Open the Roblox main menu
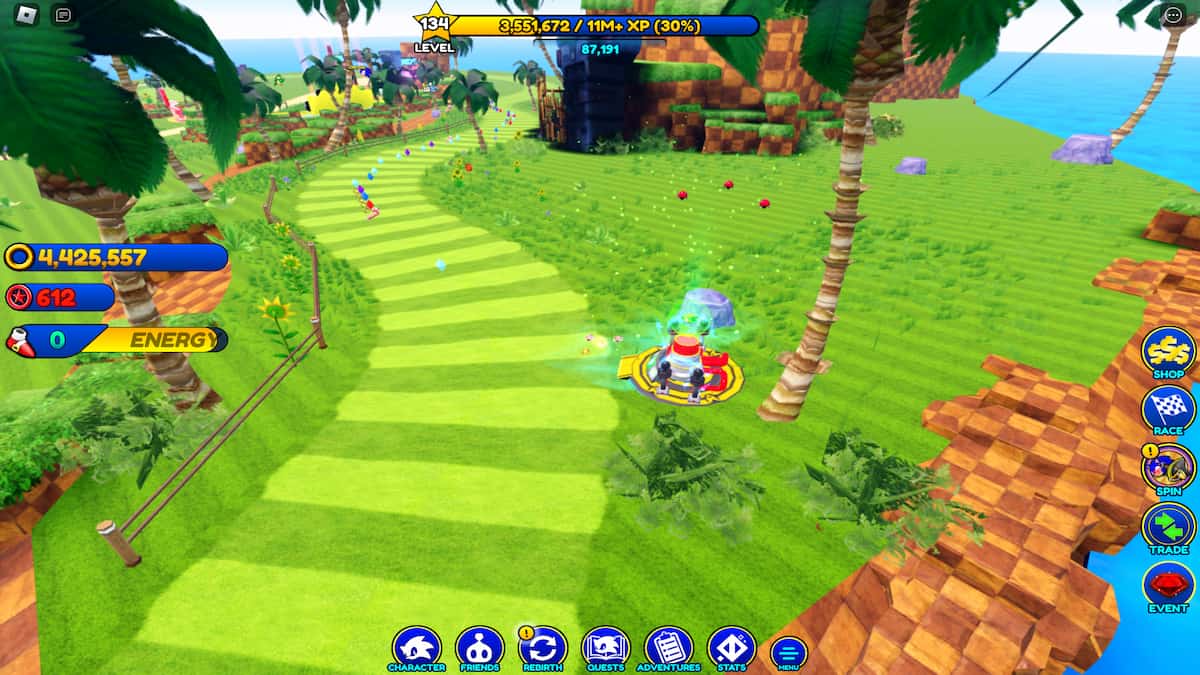Viewport: 1200px width, 675px height. (27, 15)
